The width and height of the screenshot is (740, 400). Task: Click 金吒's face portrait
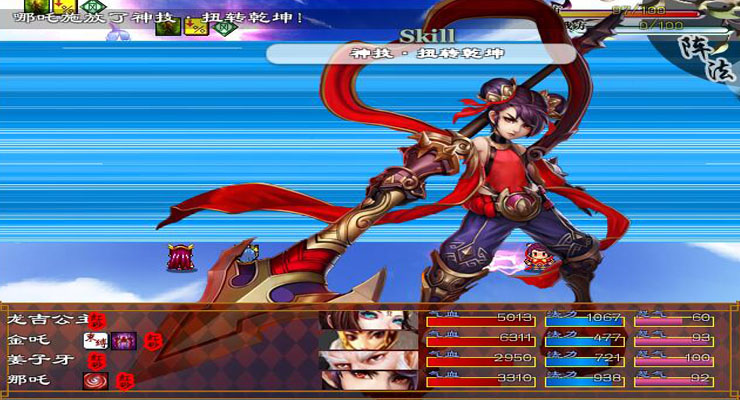click(368, 340)
